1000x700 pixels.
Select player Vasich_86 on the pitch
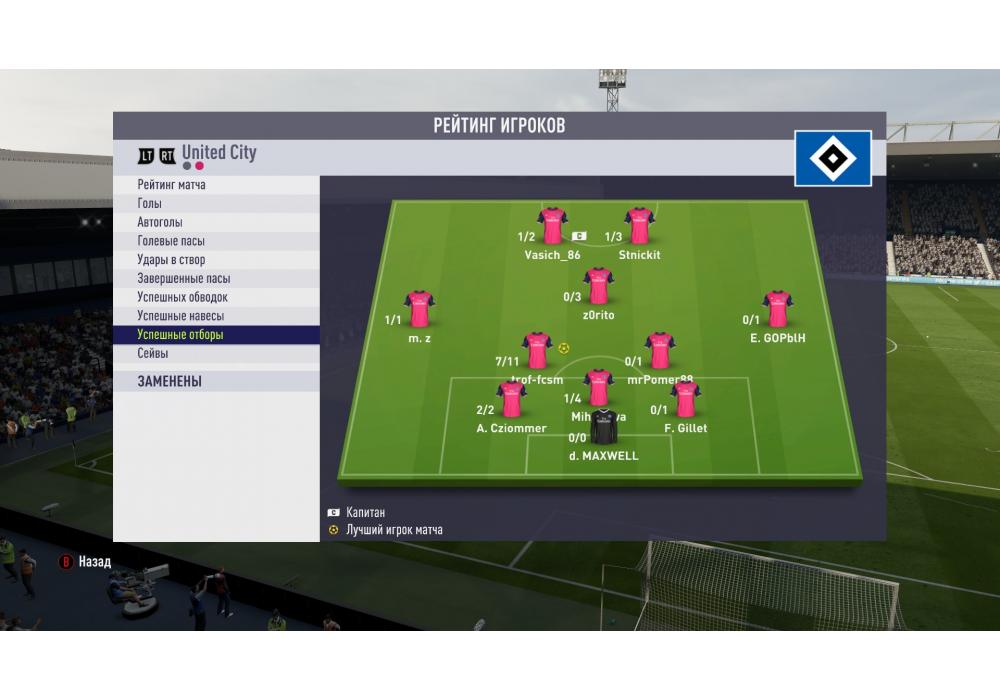[x=552, y=226]
